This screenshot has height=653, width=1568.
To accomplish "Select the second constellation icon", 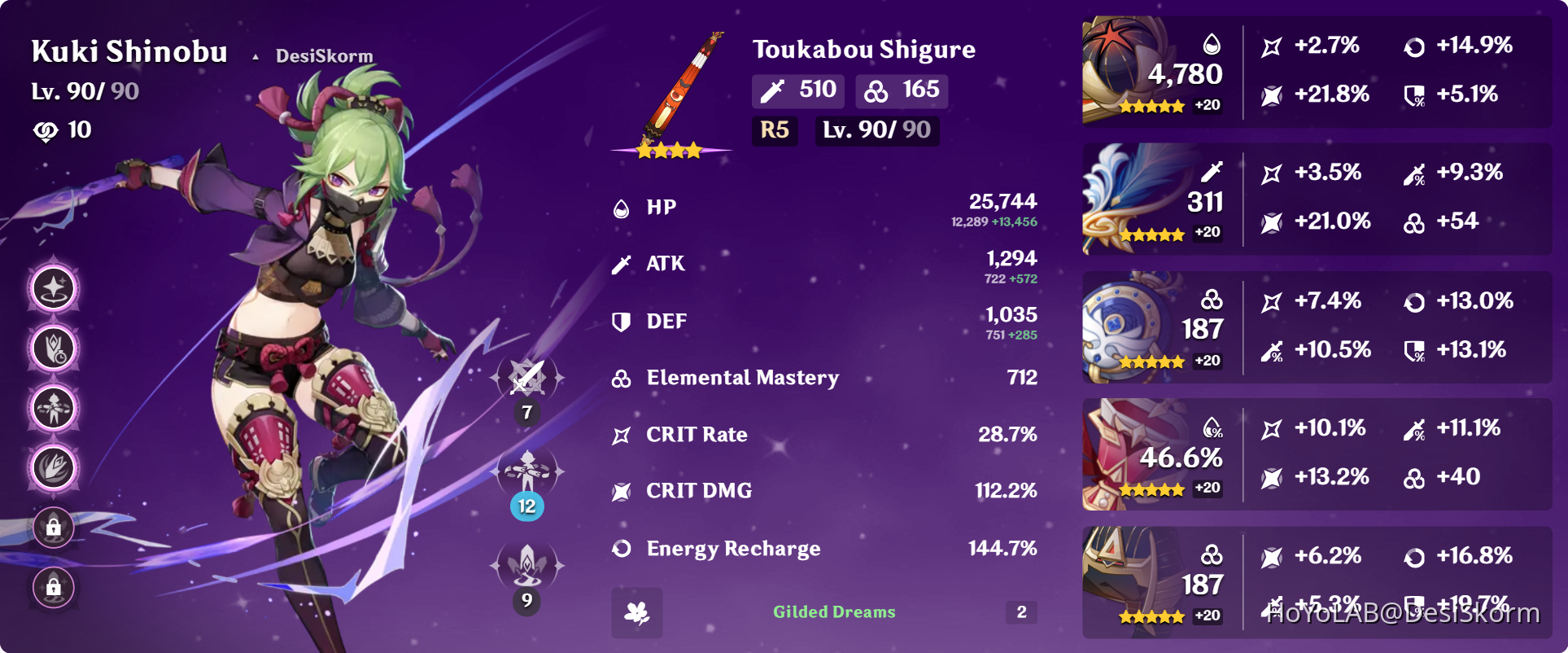I will (52, 348).
